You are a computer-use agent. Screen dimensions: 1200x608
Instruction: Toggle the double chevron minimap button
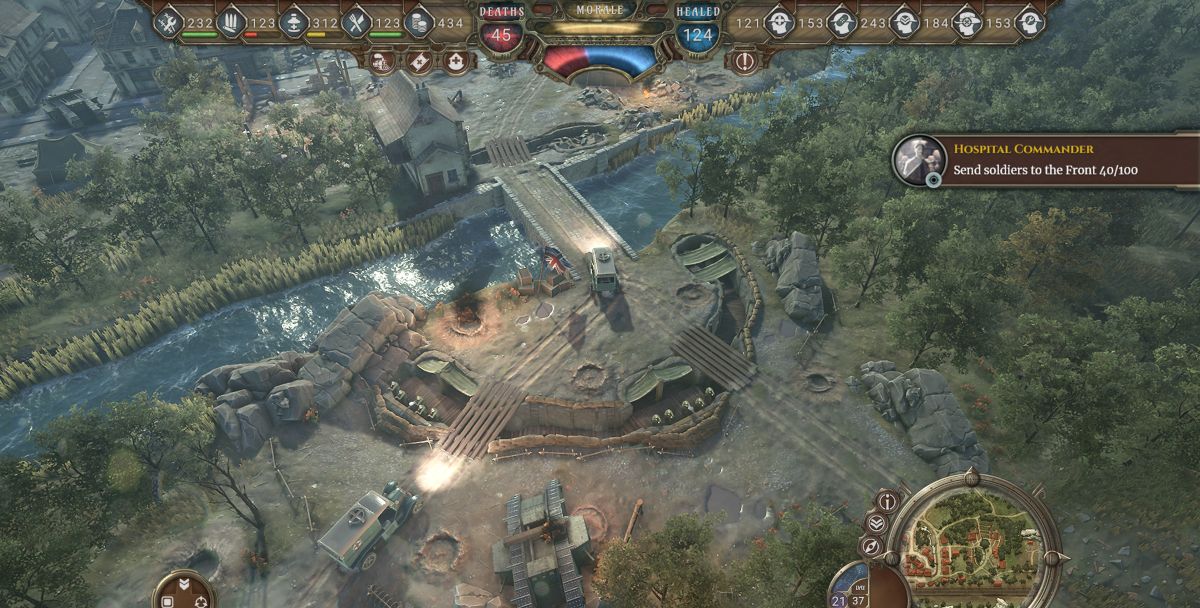pyautogui.click(x=876, y=523)
